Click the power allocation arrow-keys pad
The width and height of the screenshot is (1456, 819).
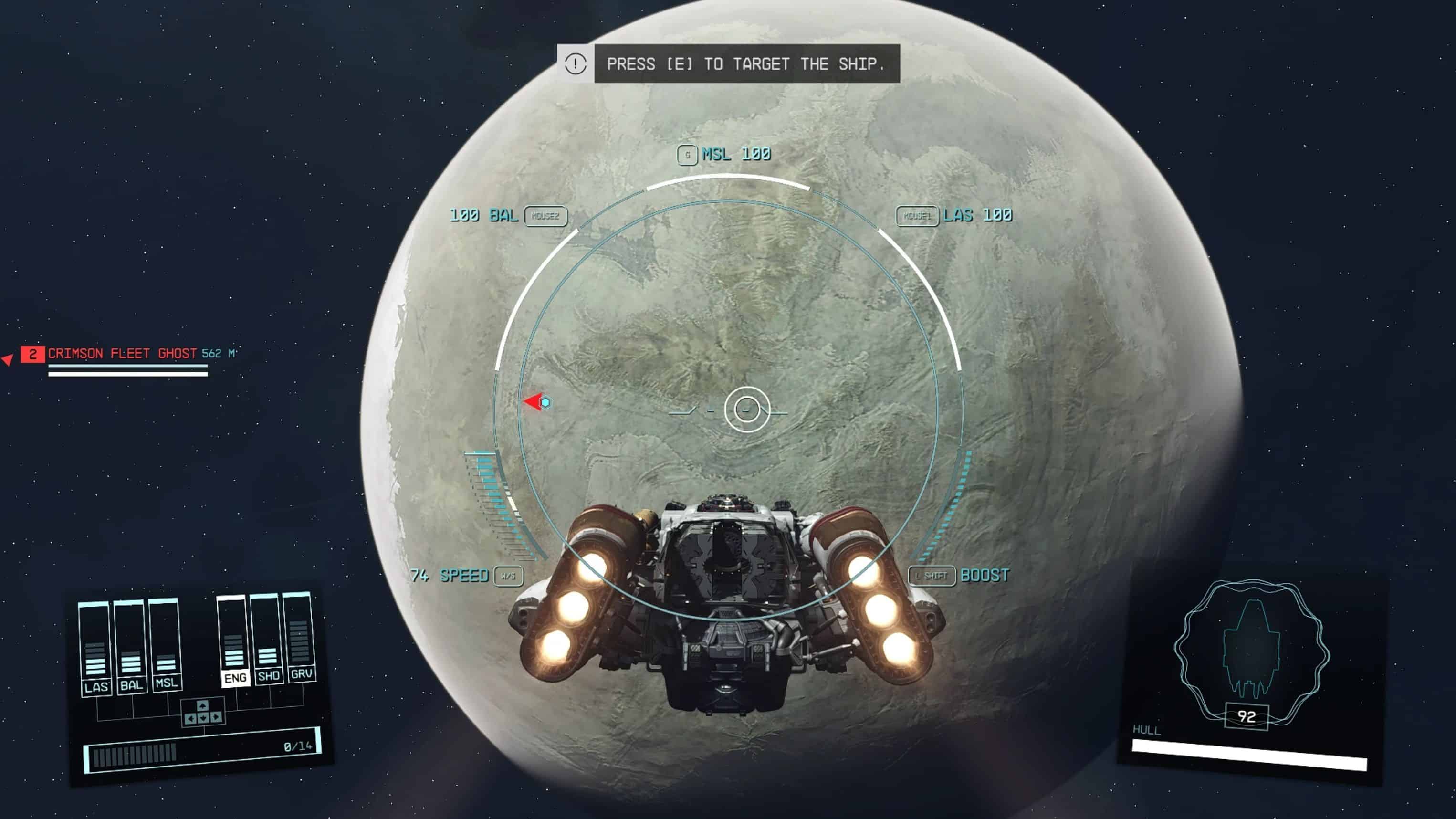(x=203, y=713)
